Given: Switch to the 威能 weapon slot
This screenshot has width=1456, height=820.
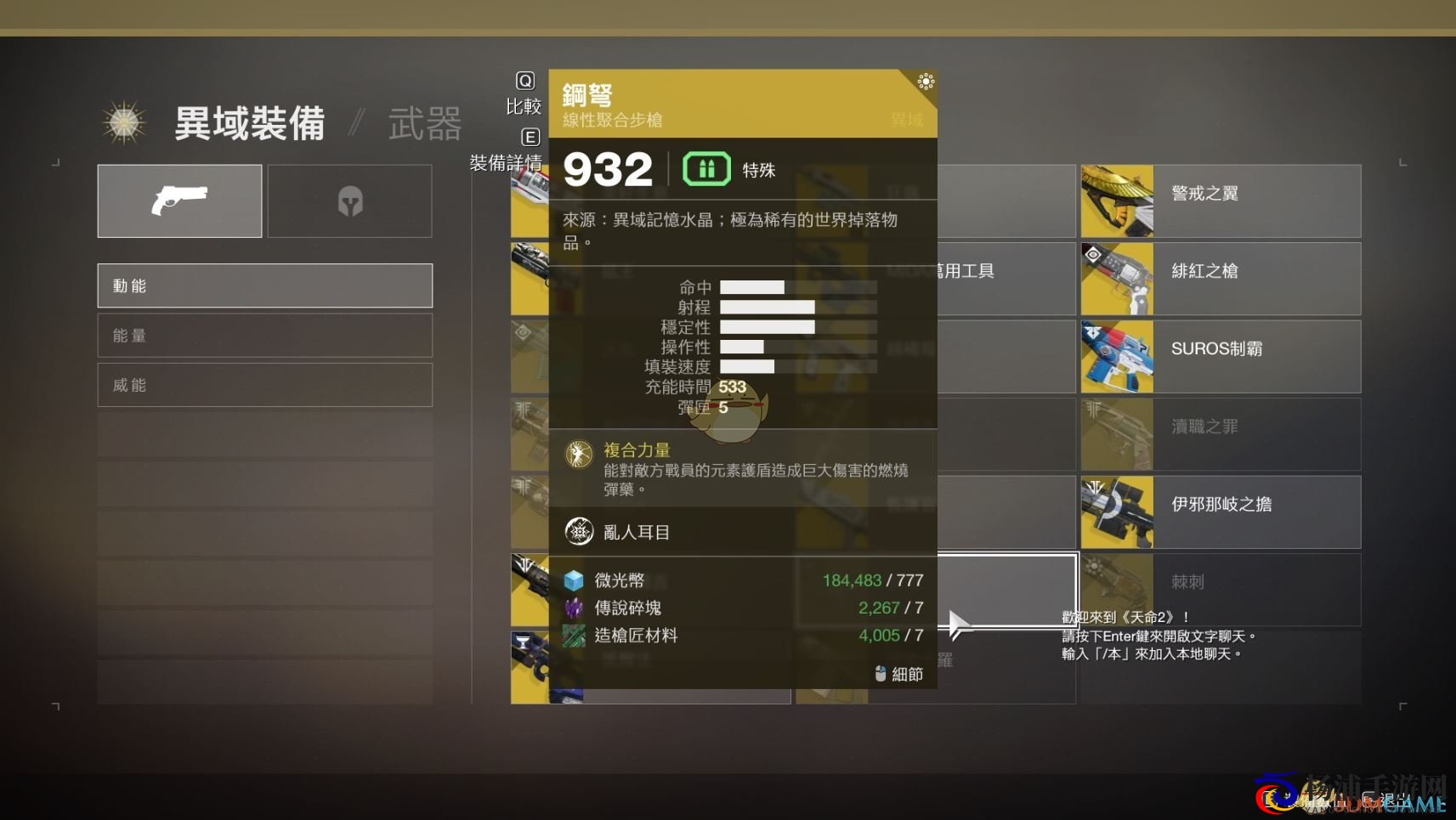Looking at the screenshot, I should click(264, 384).
